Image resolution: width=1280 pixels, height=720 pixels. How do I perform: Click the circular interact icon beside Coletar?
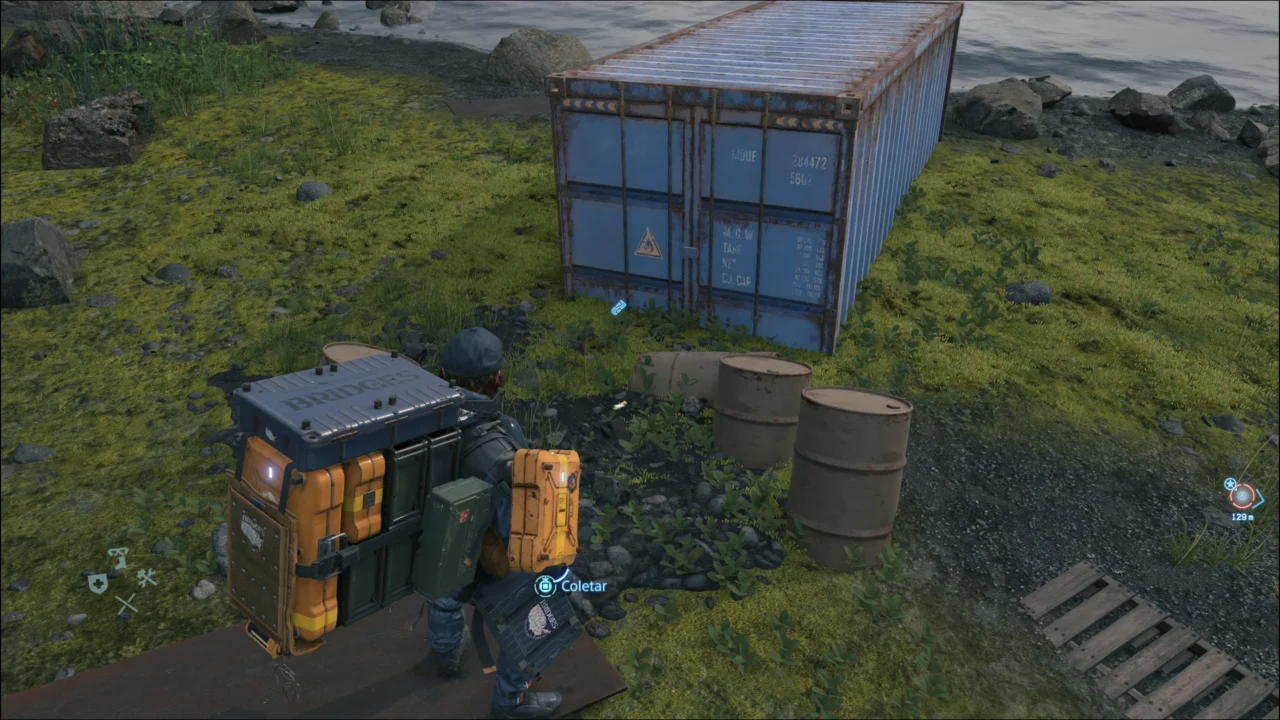pos(543,586)
